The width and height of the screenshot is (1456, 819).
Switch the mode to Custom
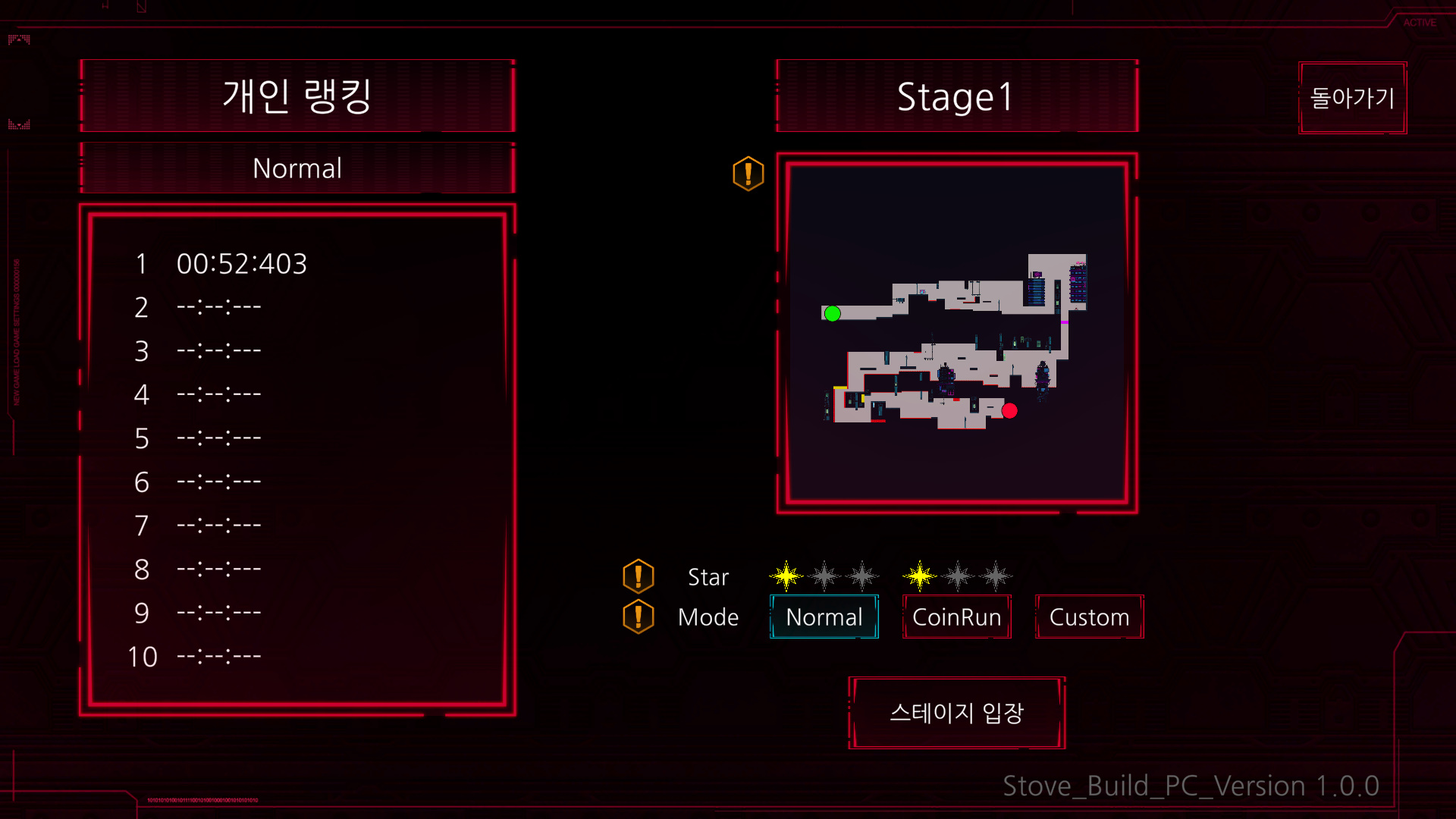coord(1089,617)
